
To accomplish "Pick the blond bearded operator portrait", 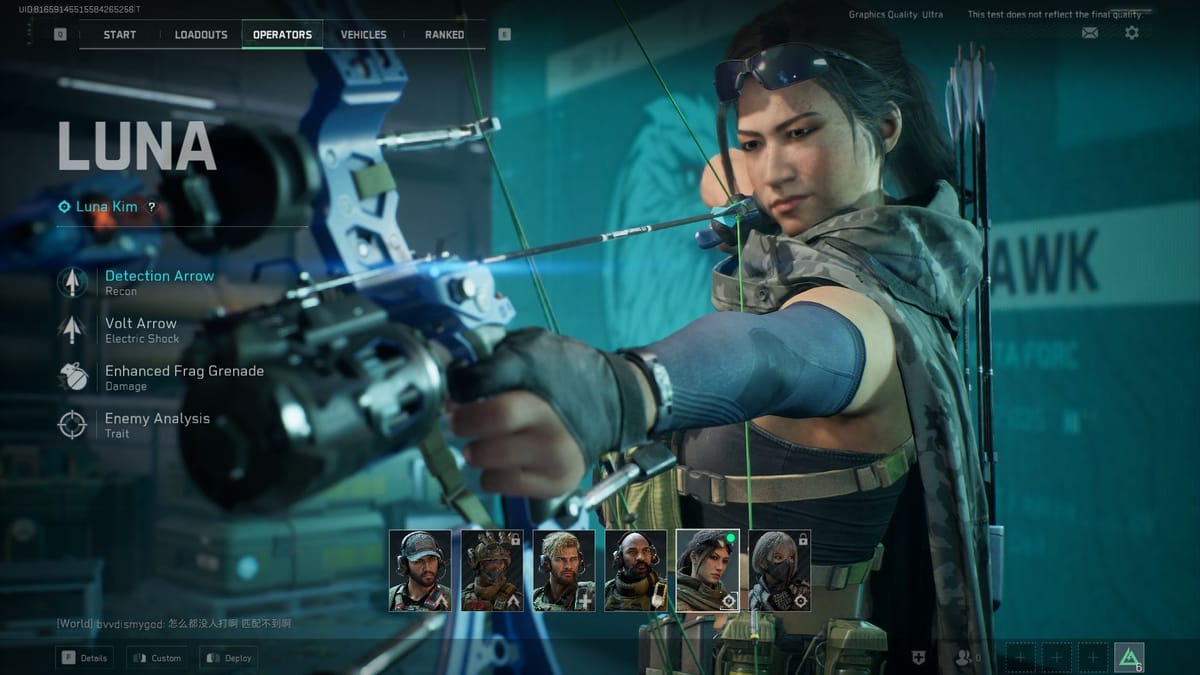I will 564,570.
